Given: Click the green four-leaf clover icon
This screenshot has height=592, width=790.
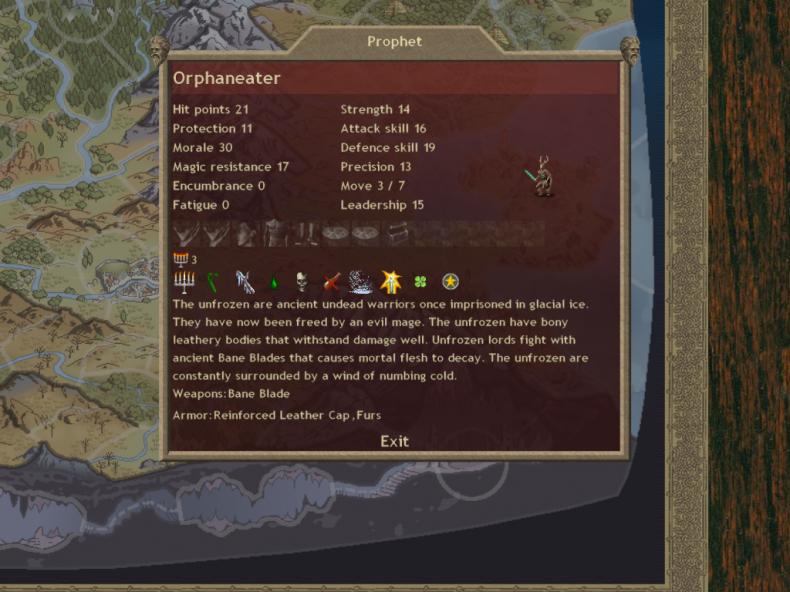Looking at the screenshot, I should (421, 283).
